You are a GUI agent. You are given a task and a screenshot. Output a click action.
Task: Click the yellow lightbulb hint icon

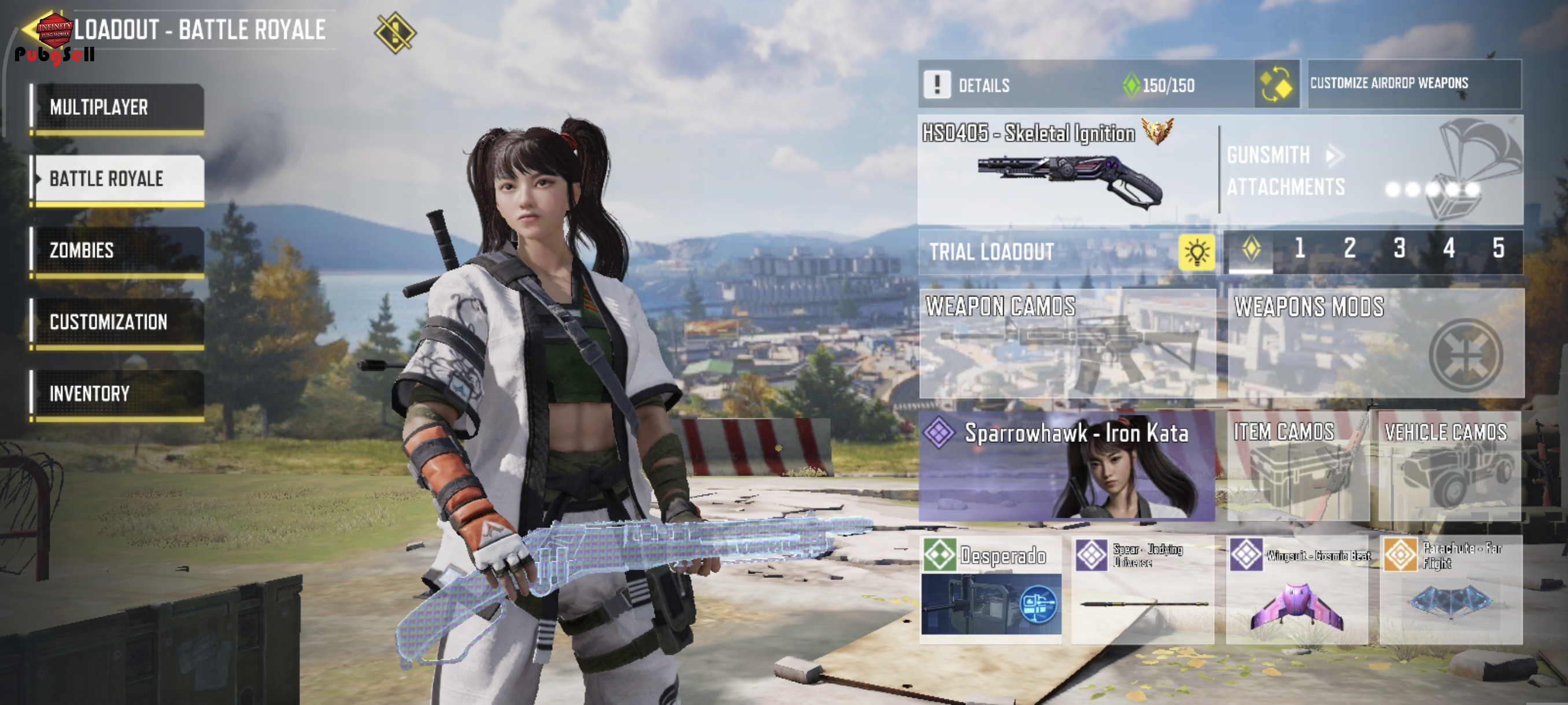coord(1196,251)
